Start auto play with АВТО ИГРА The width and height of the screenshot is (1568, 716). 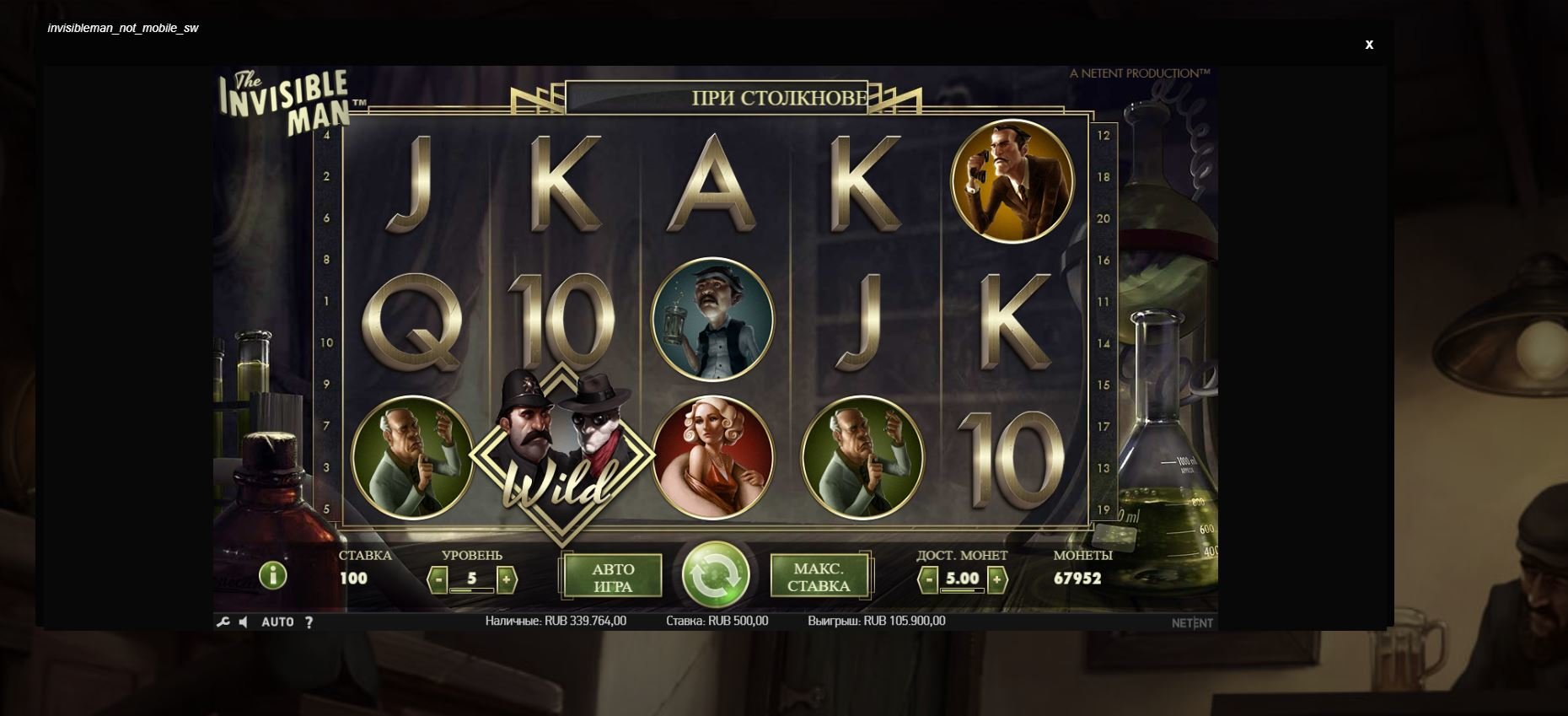click(x=613, y=577)
